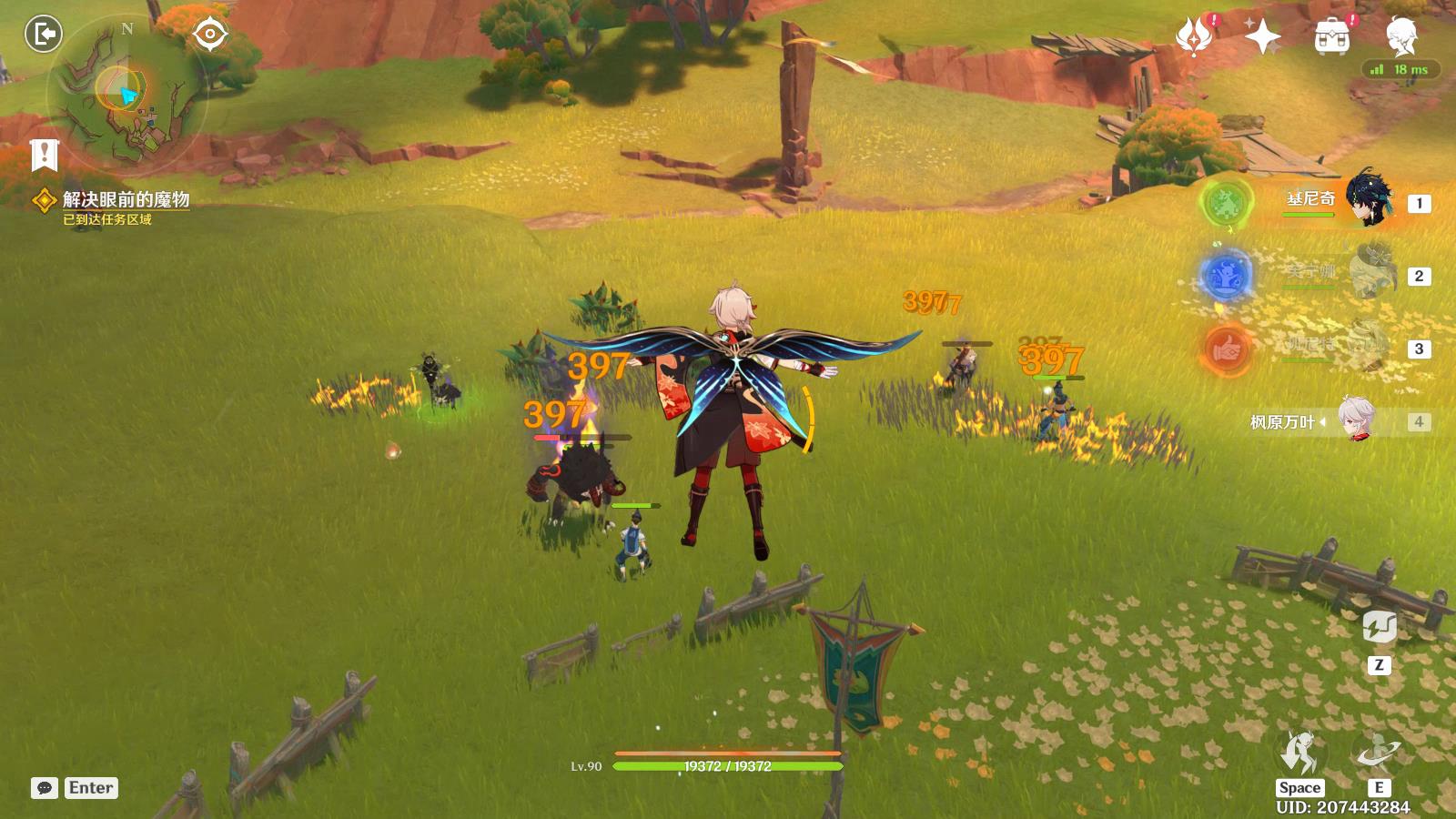Click the crosshair target icon beside the minimap

[x=210, y=35]
